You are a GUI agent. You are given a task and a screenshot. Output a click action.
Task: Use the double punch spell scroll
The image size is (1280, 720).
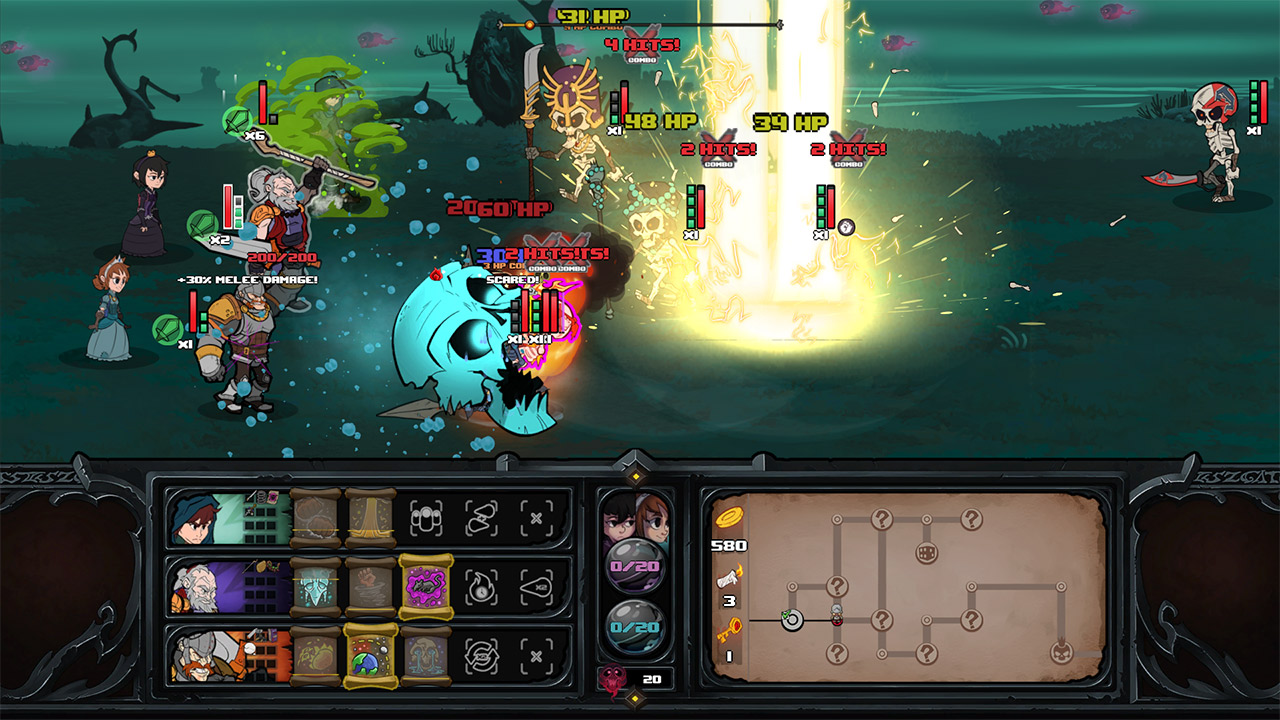[370, 591]
